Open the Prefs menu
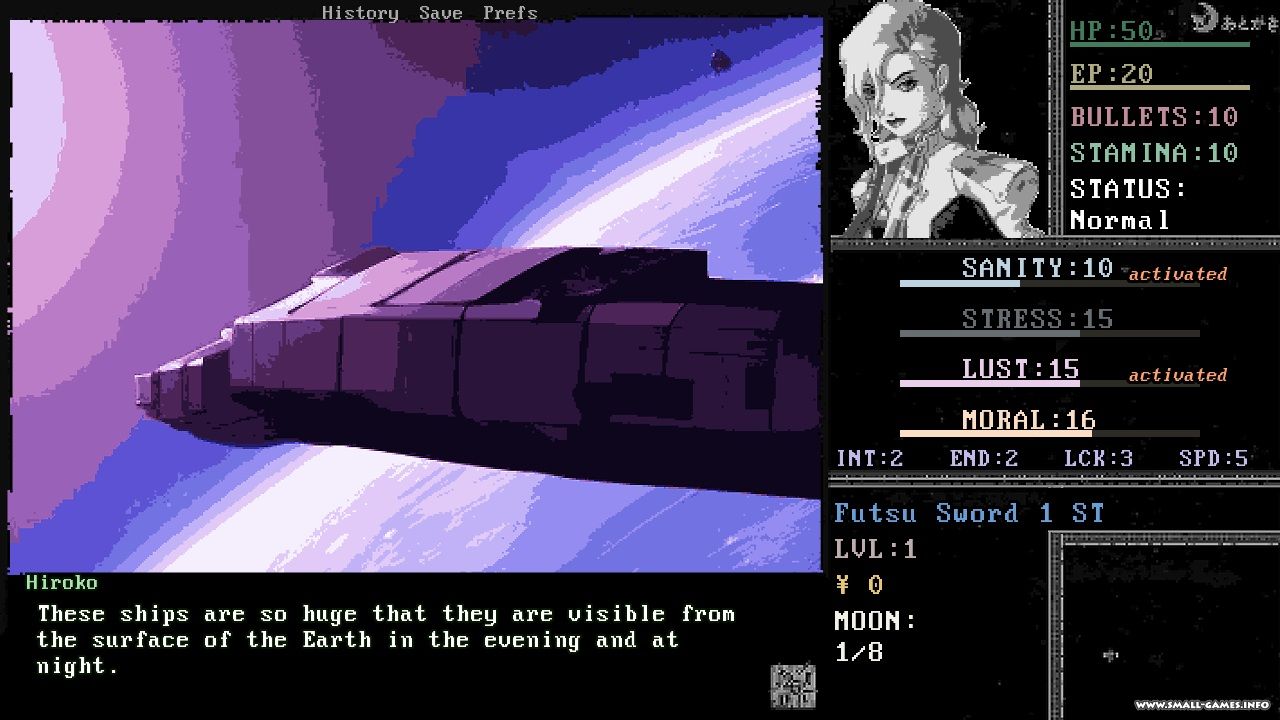Viewport: 1280px width, 720px height. 510,13
